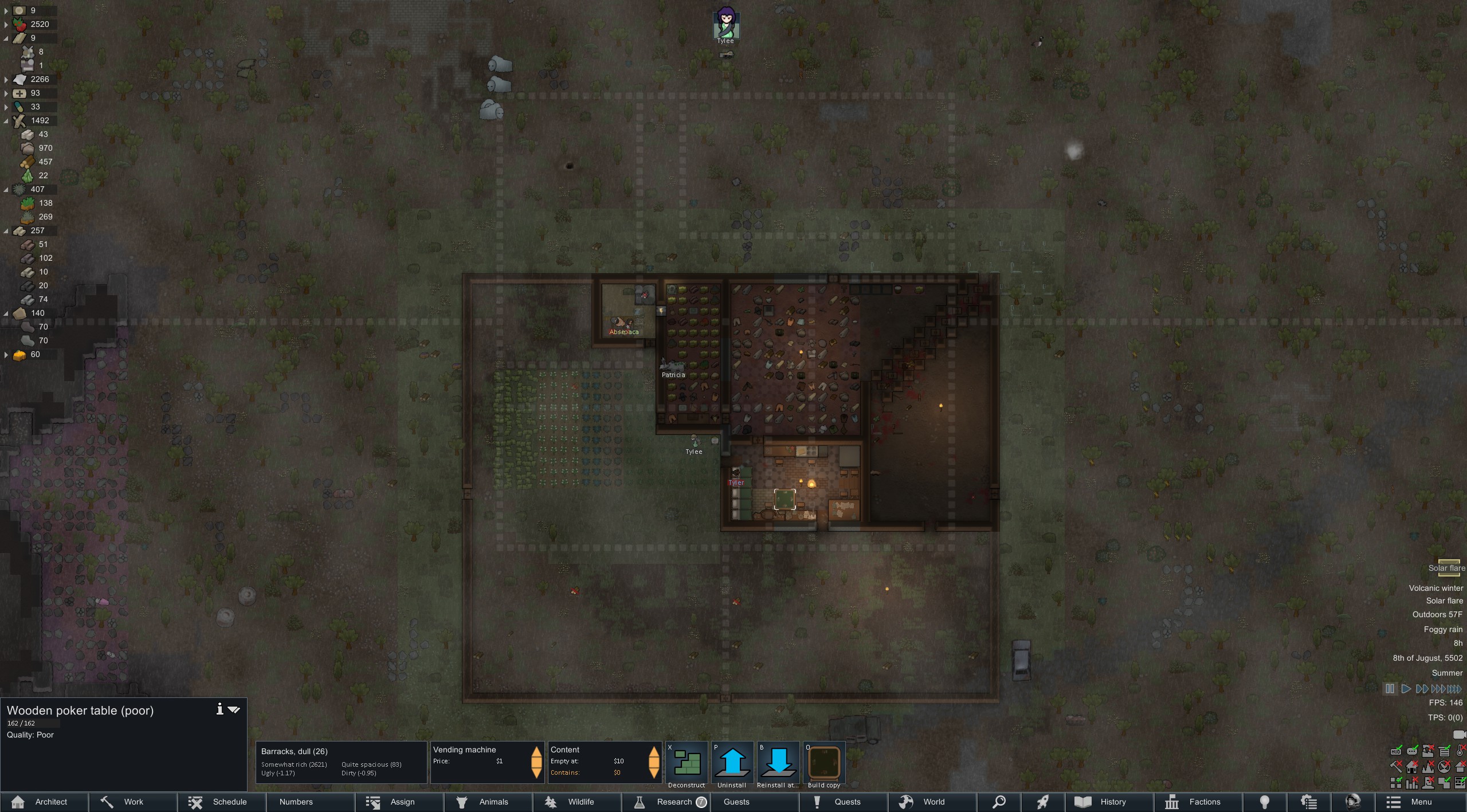Open the Solar flare alert

click(x=1446, y=568)
